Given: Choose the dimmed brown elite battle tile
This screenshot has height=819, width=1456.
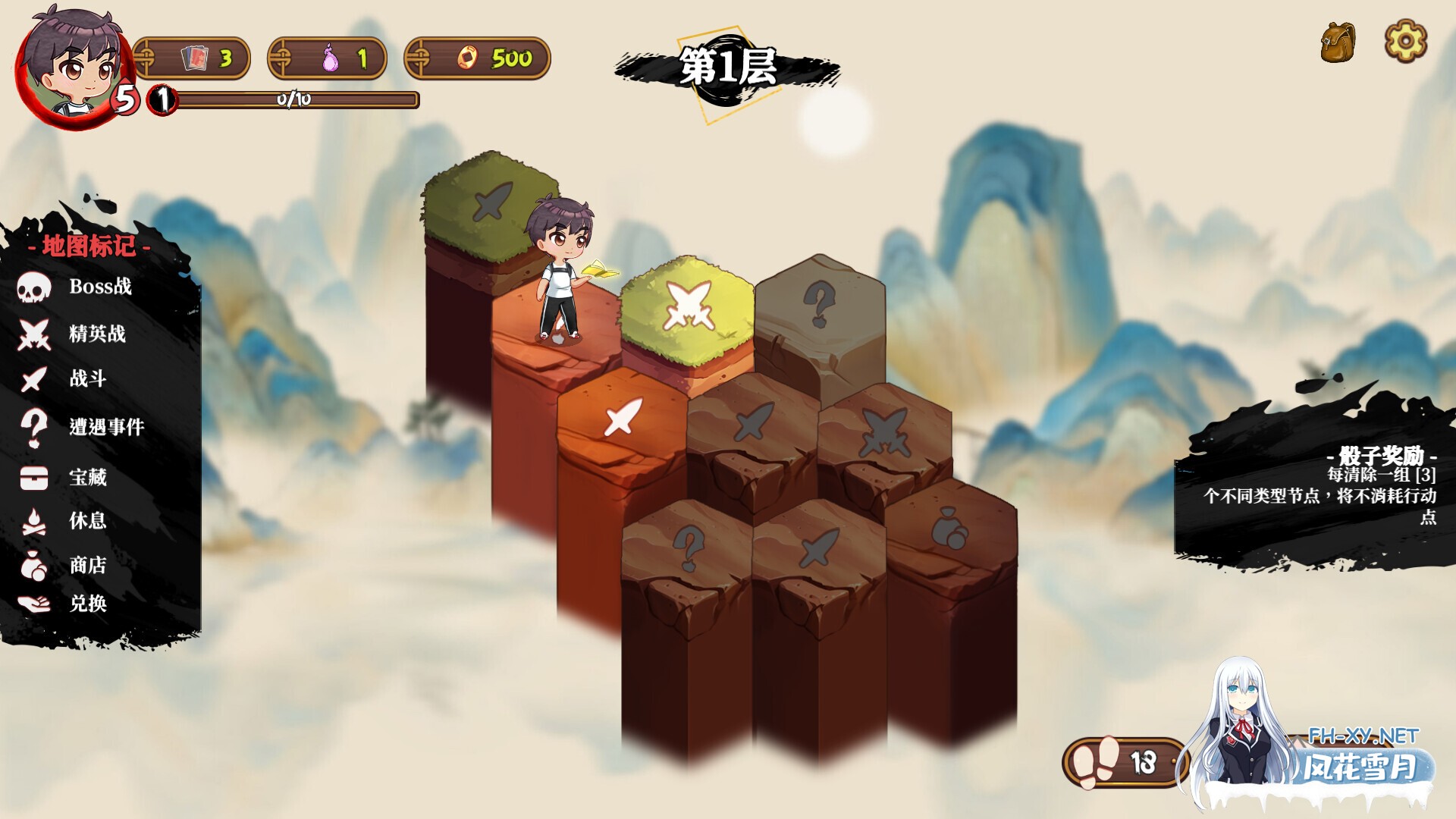Looking at the screenshot, I should [884, 432].
